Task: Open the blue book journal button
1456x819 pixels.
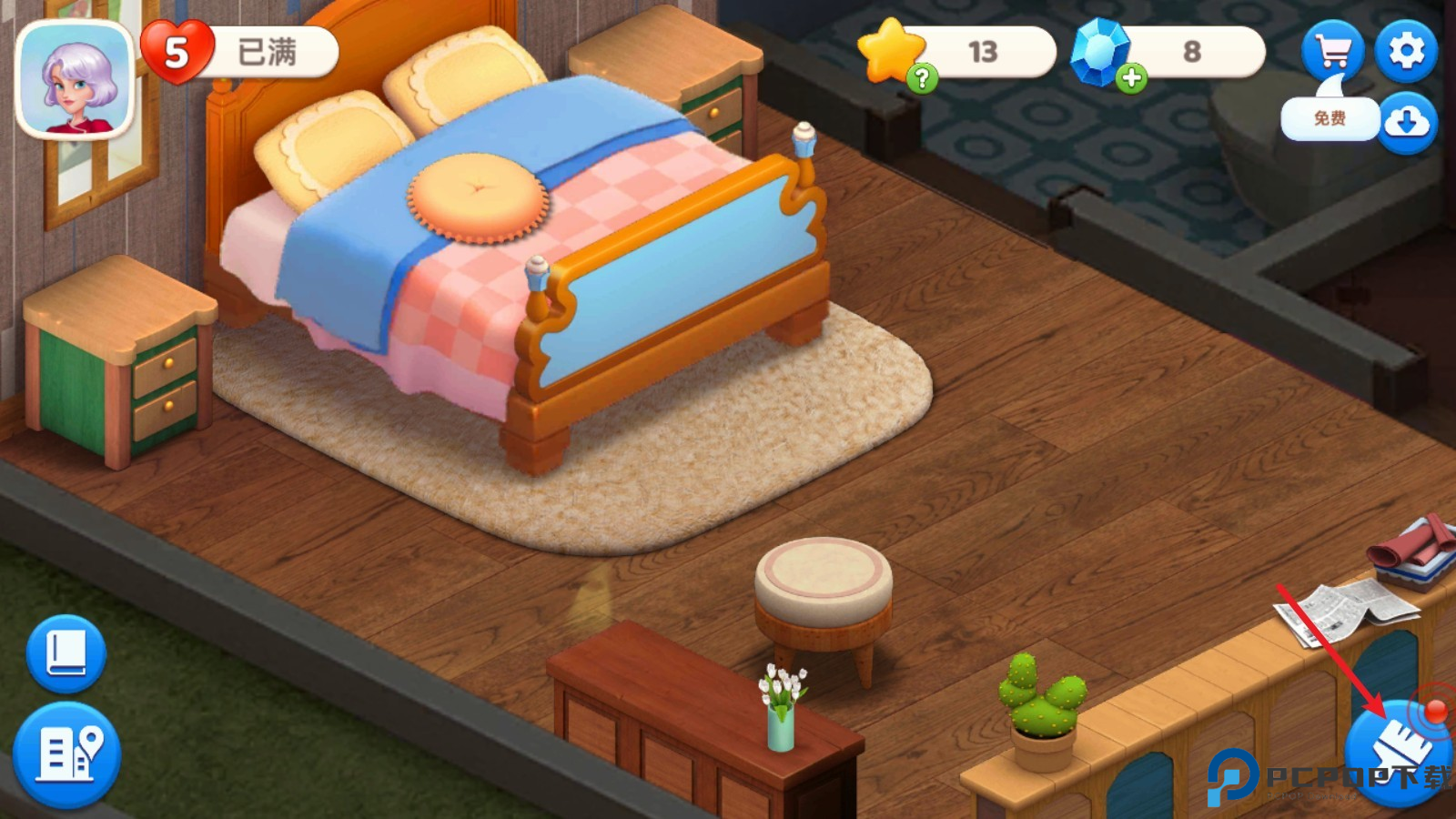Action: pyautogui.click(x=66, y=653)
